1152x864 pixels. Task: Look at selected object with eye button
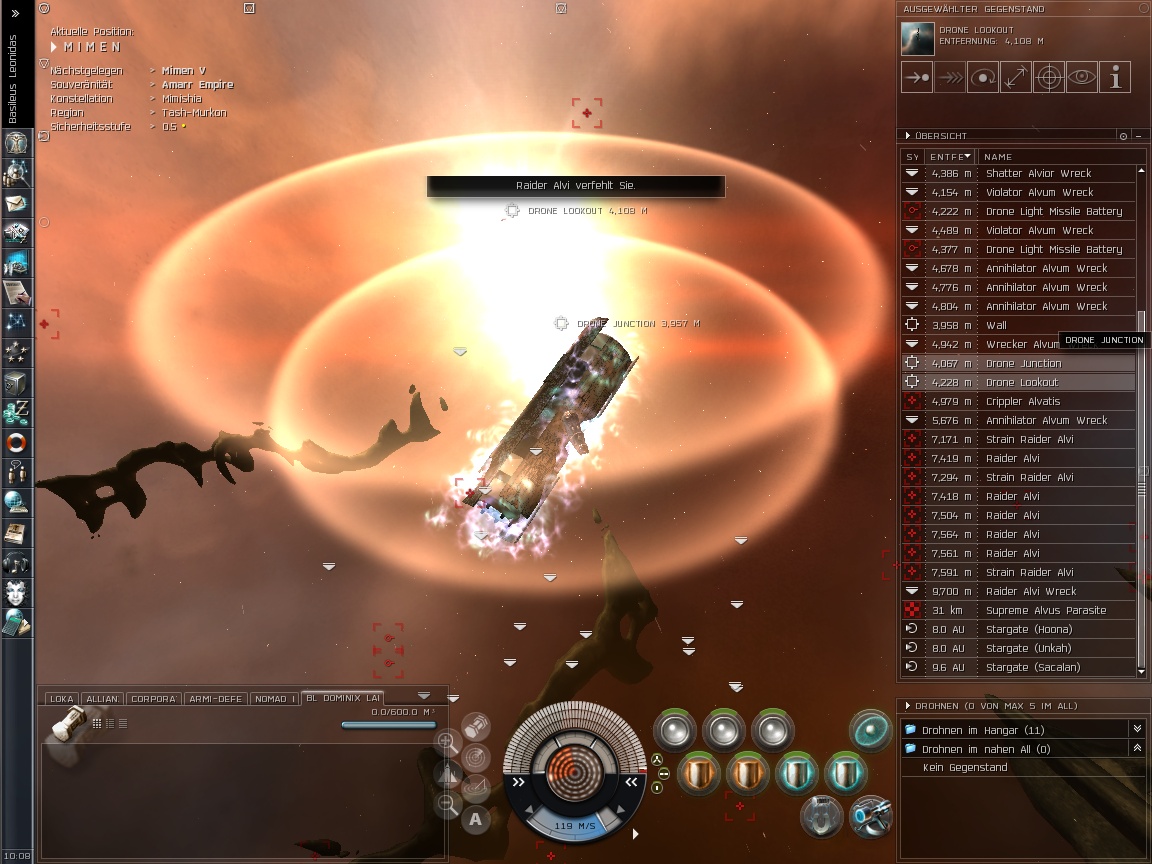click(1082, 77)
